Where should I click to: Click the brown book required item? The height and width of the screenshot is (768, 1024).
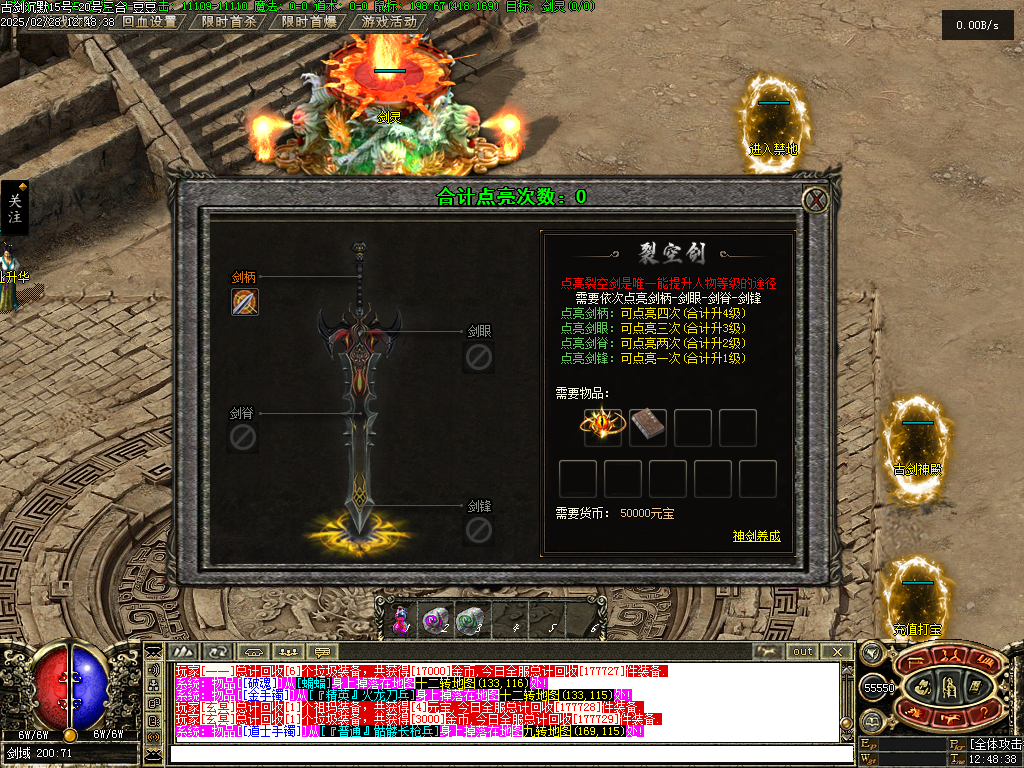(x=647, y=426)
